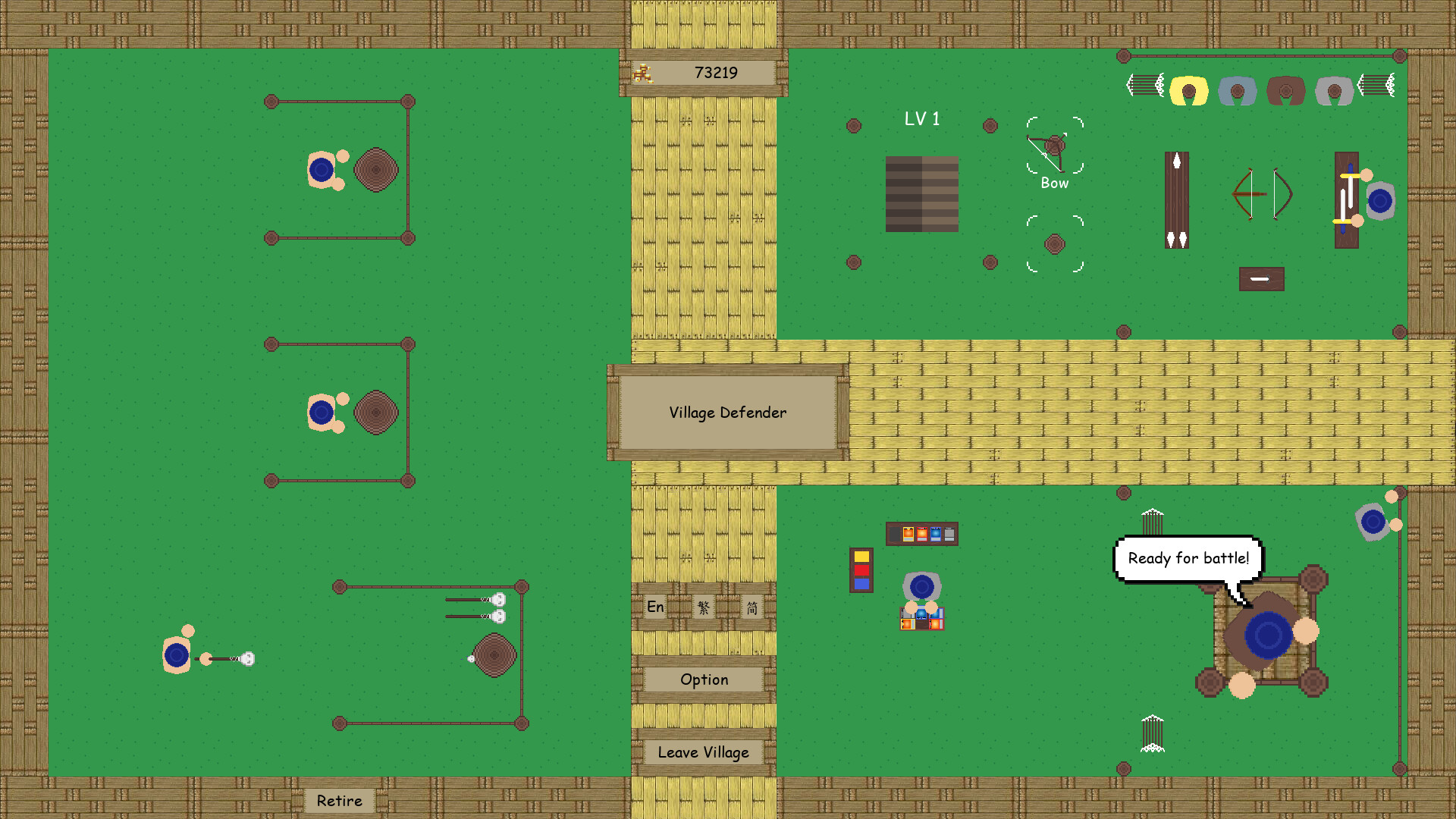Toggle the empty equipment slot below Bow
Image resolution: width=1456 pixels, height=819 pixels.
(1054, 243)
